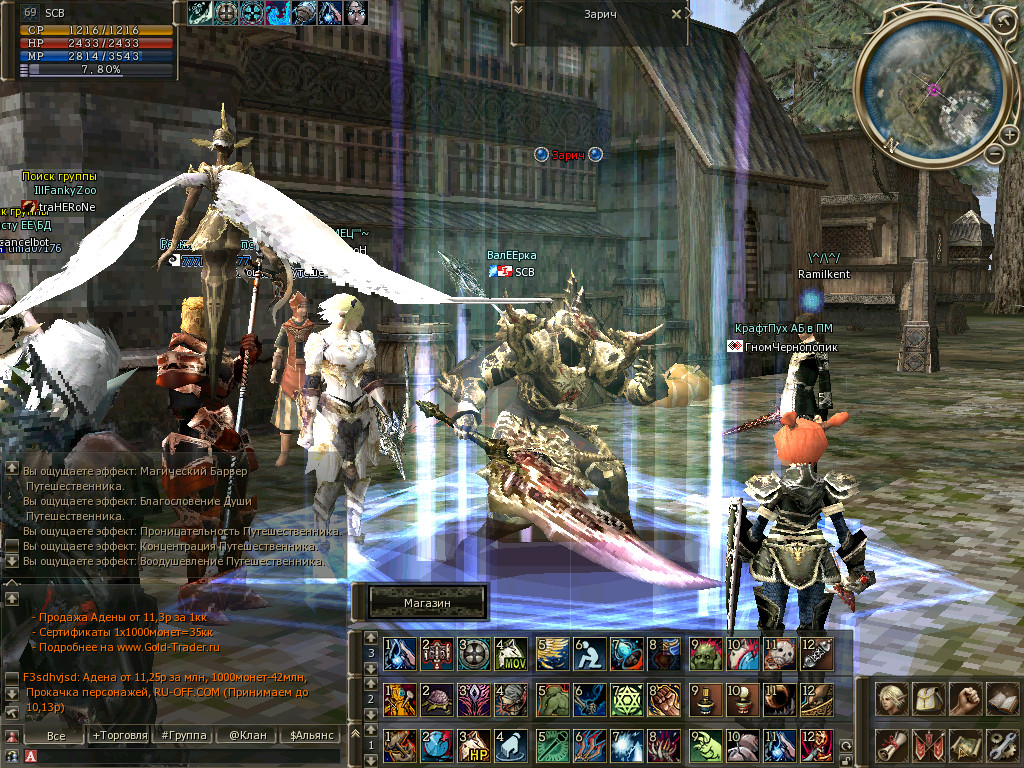The height and width of the screenshot is (768, 1024).
Task: Close the Зарич target window
Action: click(677, 15)
